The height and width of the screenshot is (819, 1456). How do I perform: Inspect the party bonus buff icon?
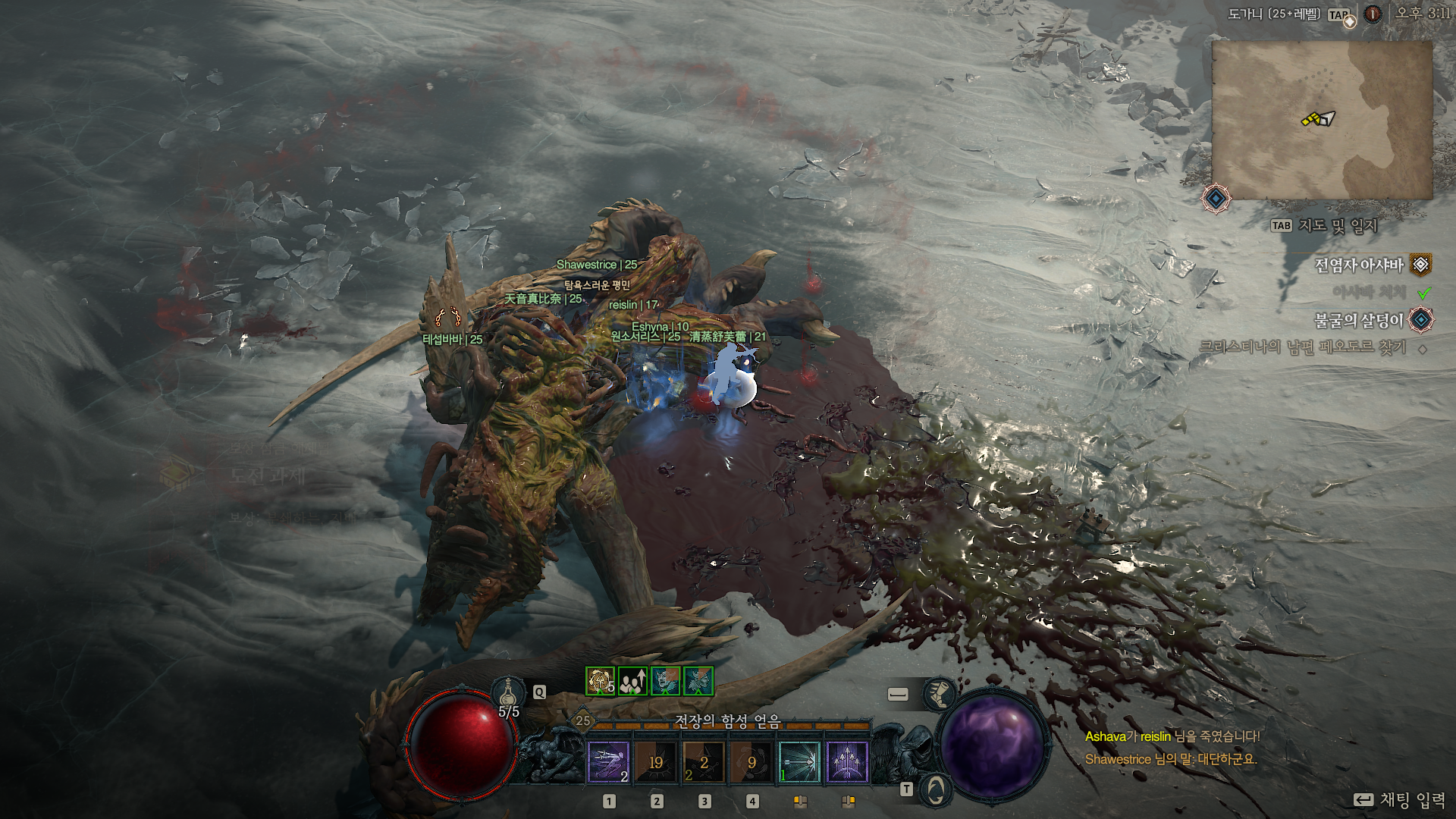pyautogui.click(x=632, y=681)
